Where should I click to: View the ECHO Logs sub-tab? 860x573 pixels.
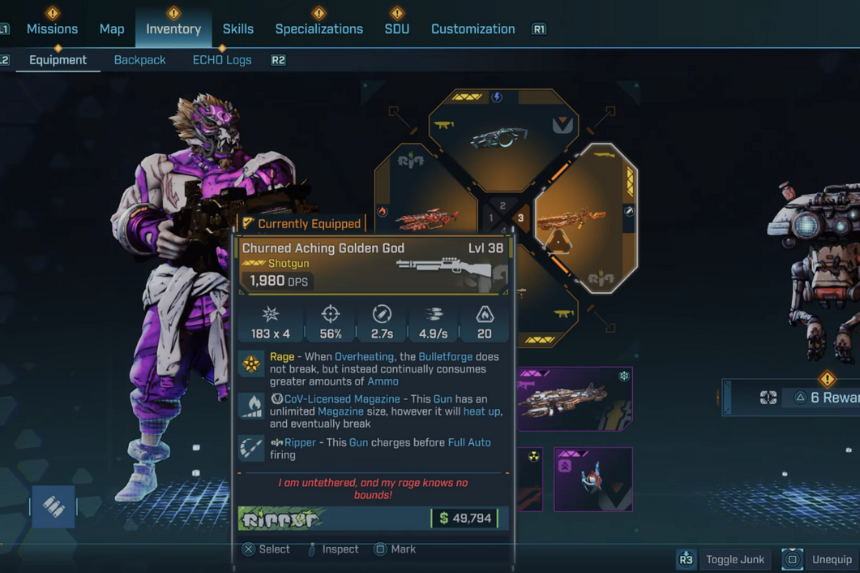(222, 60)
